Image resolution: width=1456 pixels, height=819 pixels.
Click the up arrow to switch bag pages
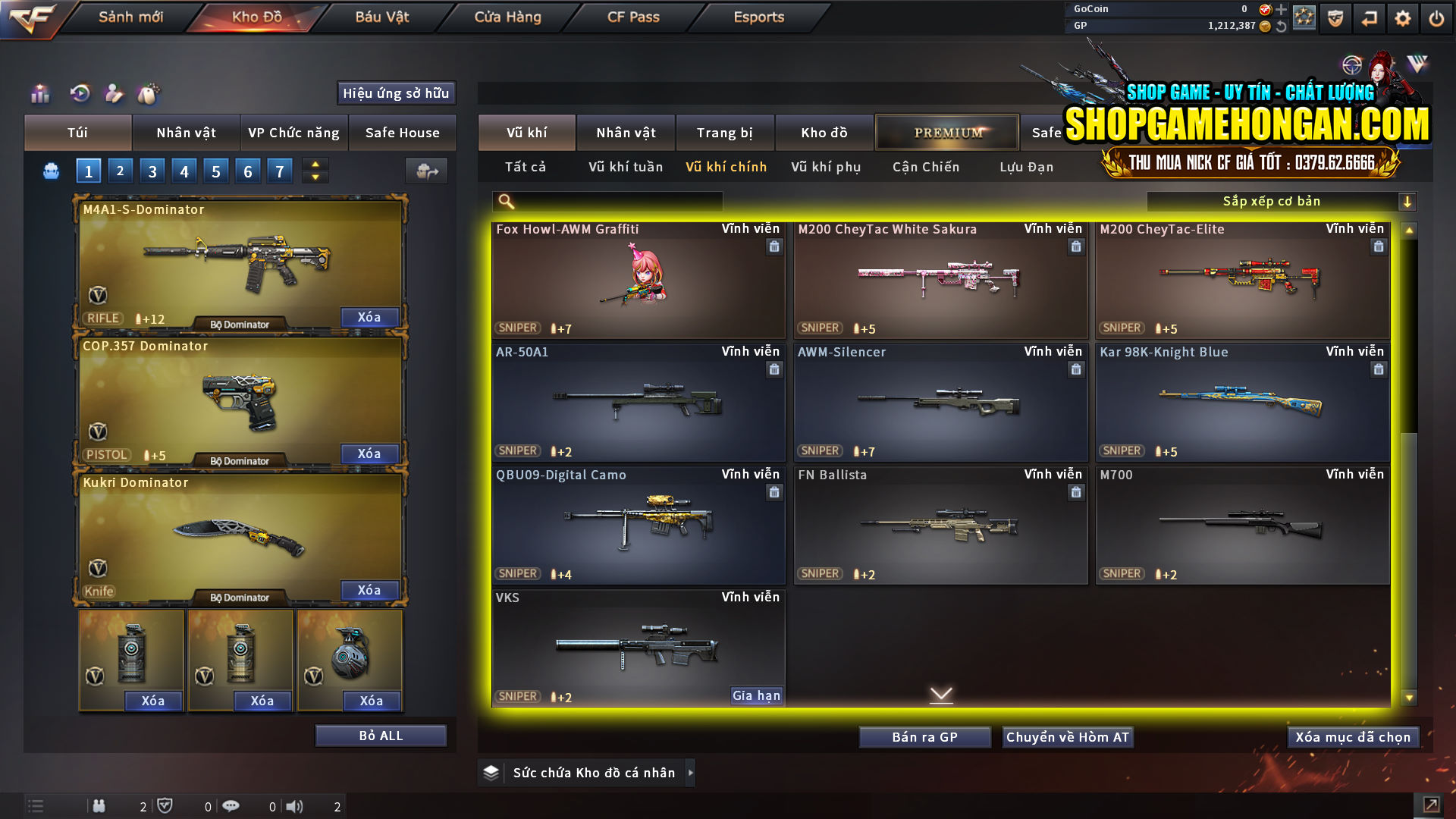pos(315,165)
